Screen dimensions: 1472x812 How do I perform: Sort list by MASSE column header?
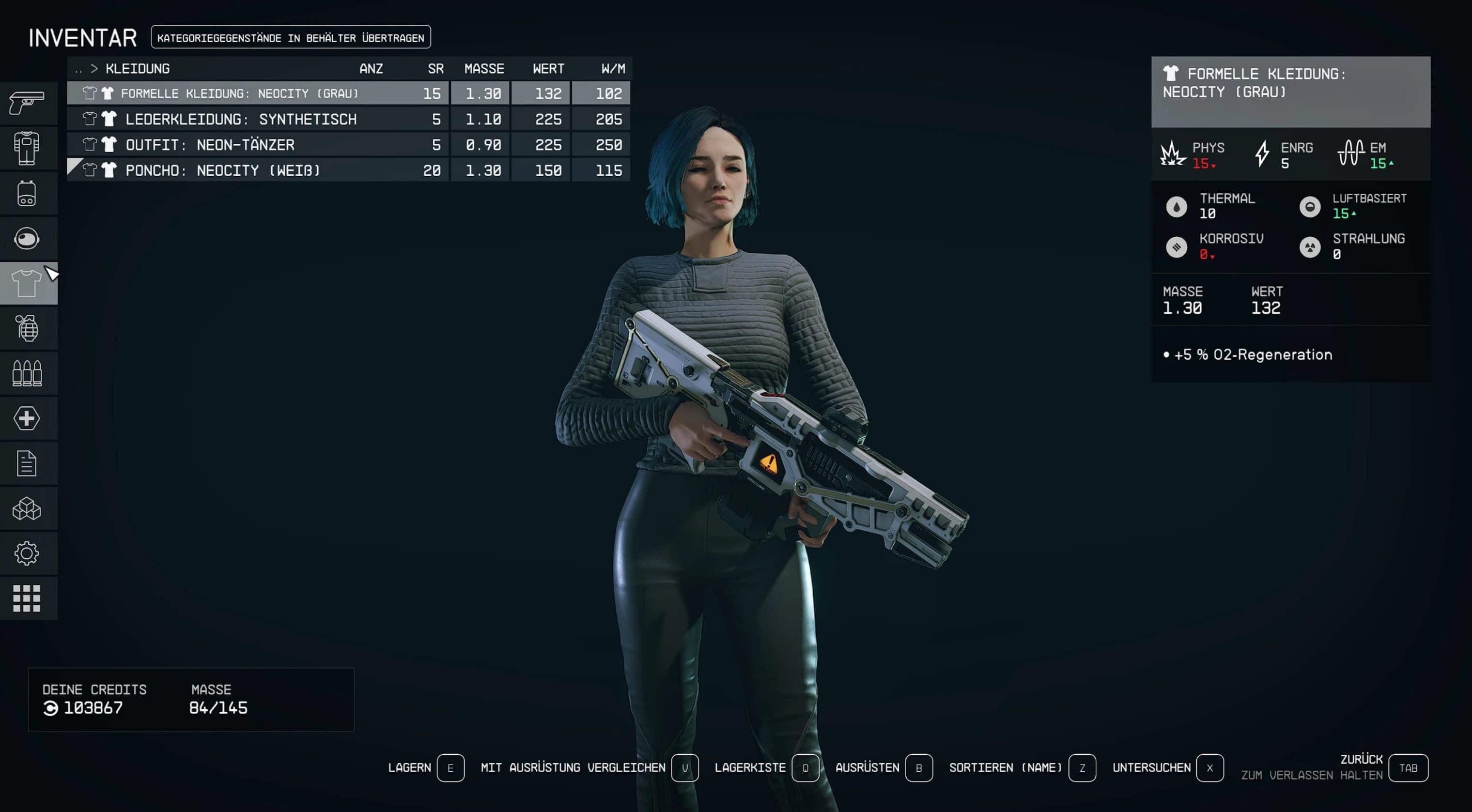(483, 69)
